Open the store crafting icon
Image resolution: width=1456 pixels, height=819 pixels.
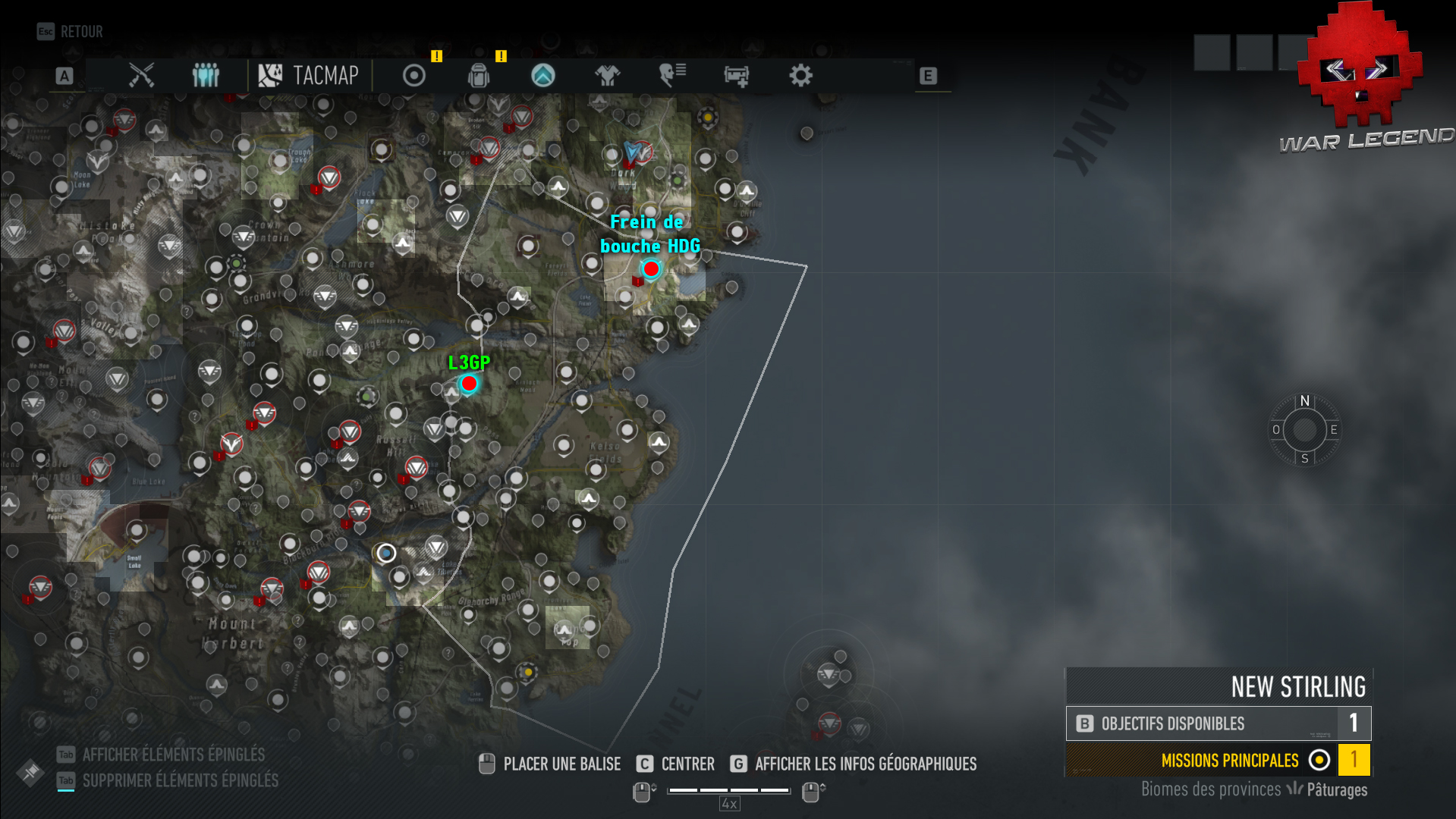(735, 75)
